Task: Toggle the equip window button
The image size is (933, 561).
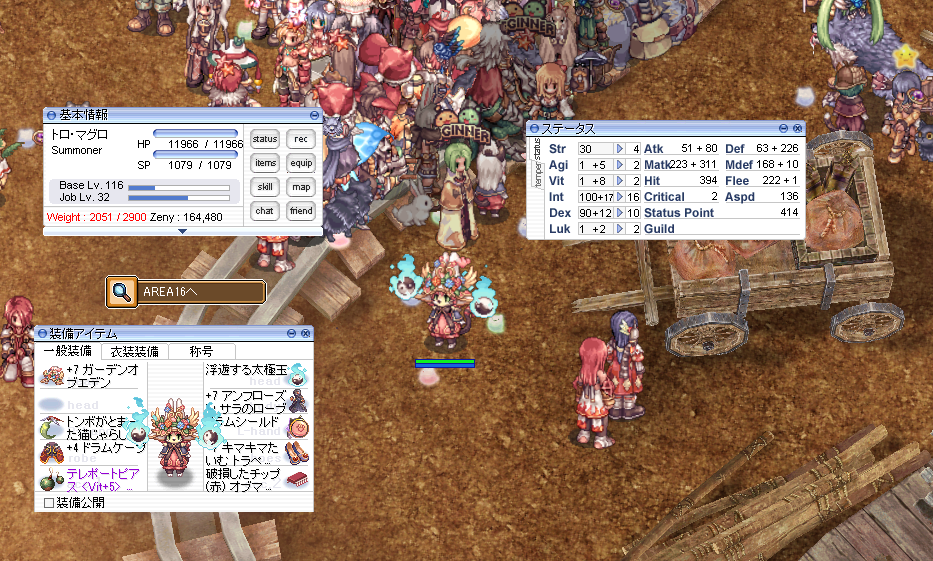Action: (x=301, y=163)
